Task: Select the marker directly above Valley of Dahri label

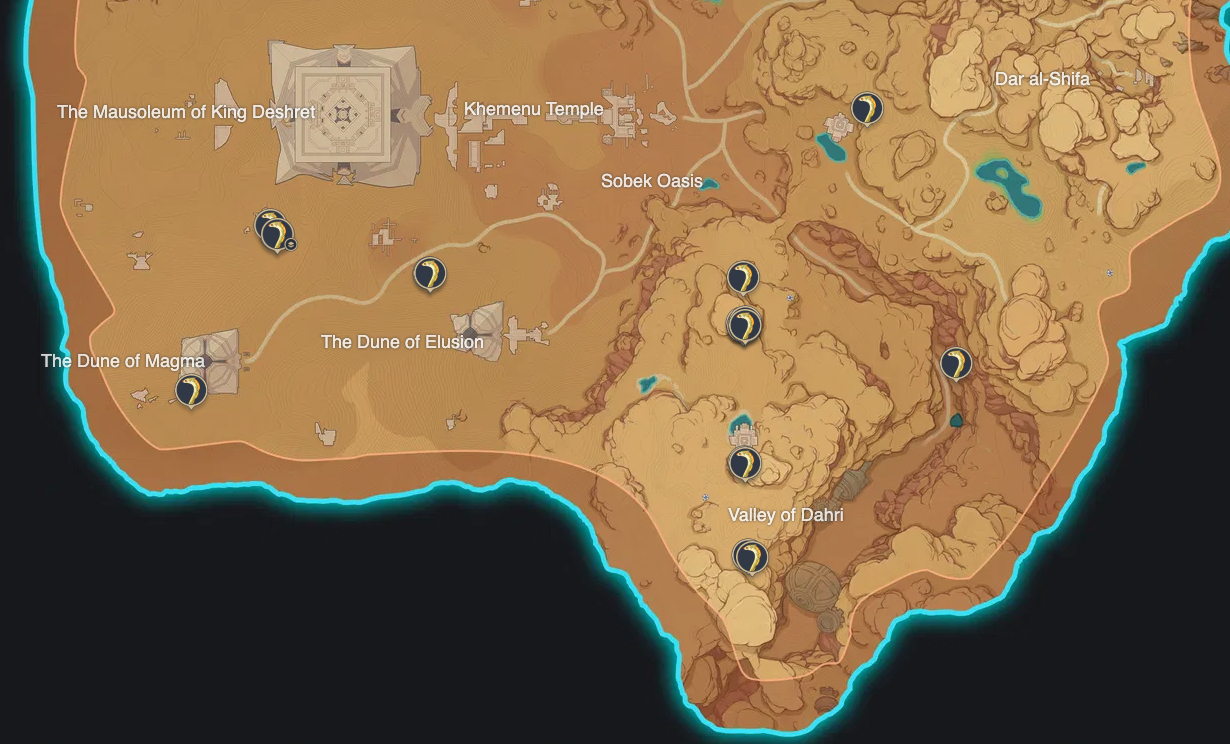Action: (x=743, y=464)
